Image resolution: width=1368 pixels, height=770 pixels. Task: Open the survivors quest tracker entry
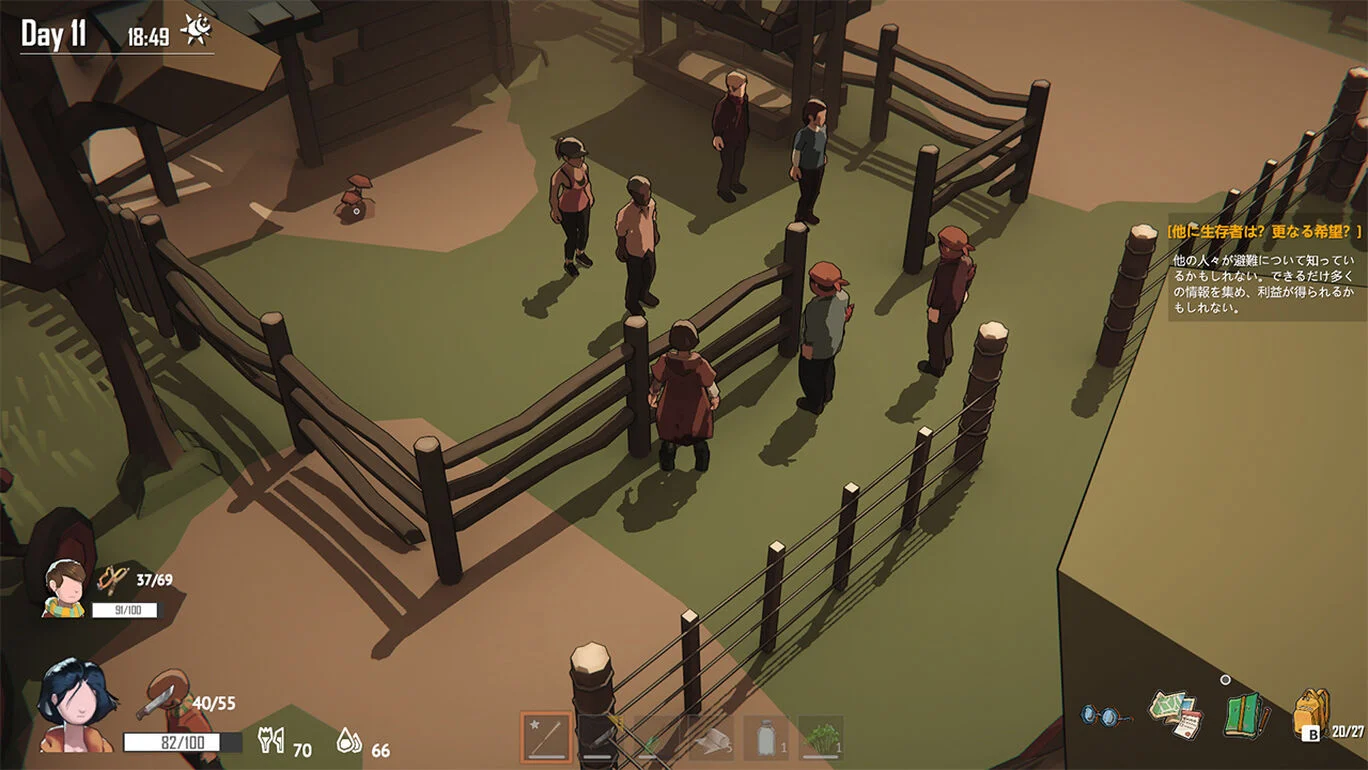[1264, 232]
